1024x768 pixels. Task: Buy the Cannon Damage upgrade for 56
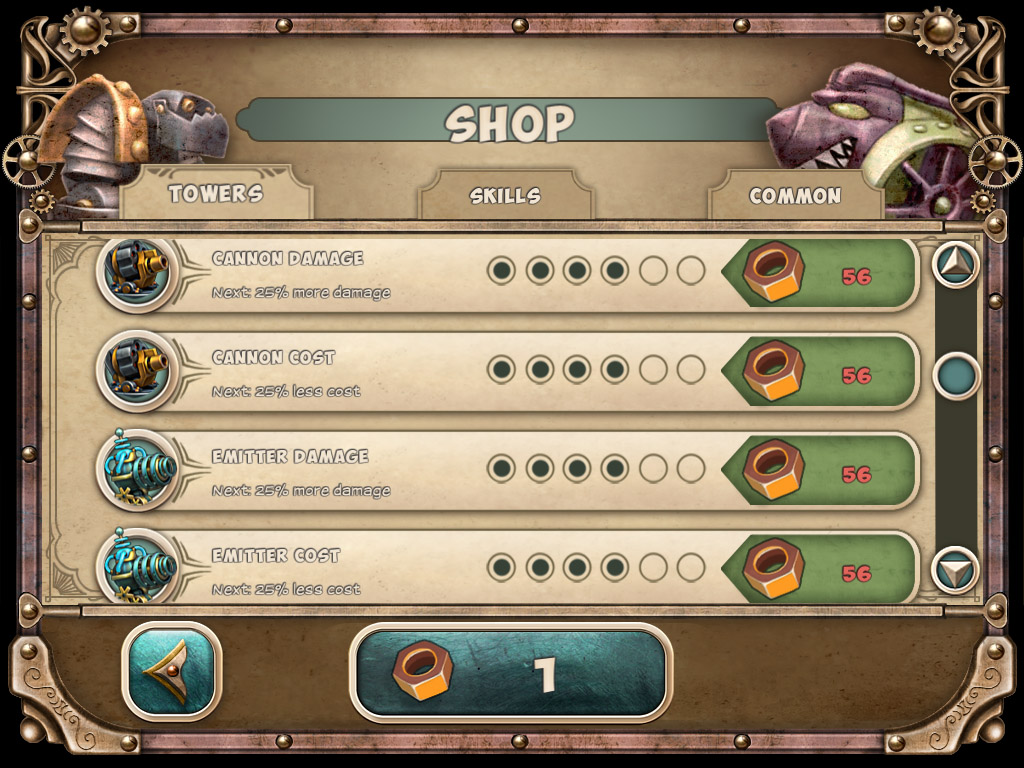(820, 275)
